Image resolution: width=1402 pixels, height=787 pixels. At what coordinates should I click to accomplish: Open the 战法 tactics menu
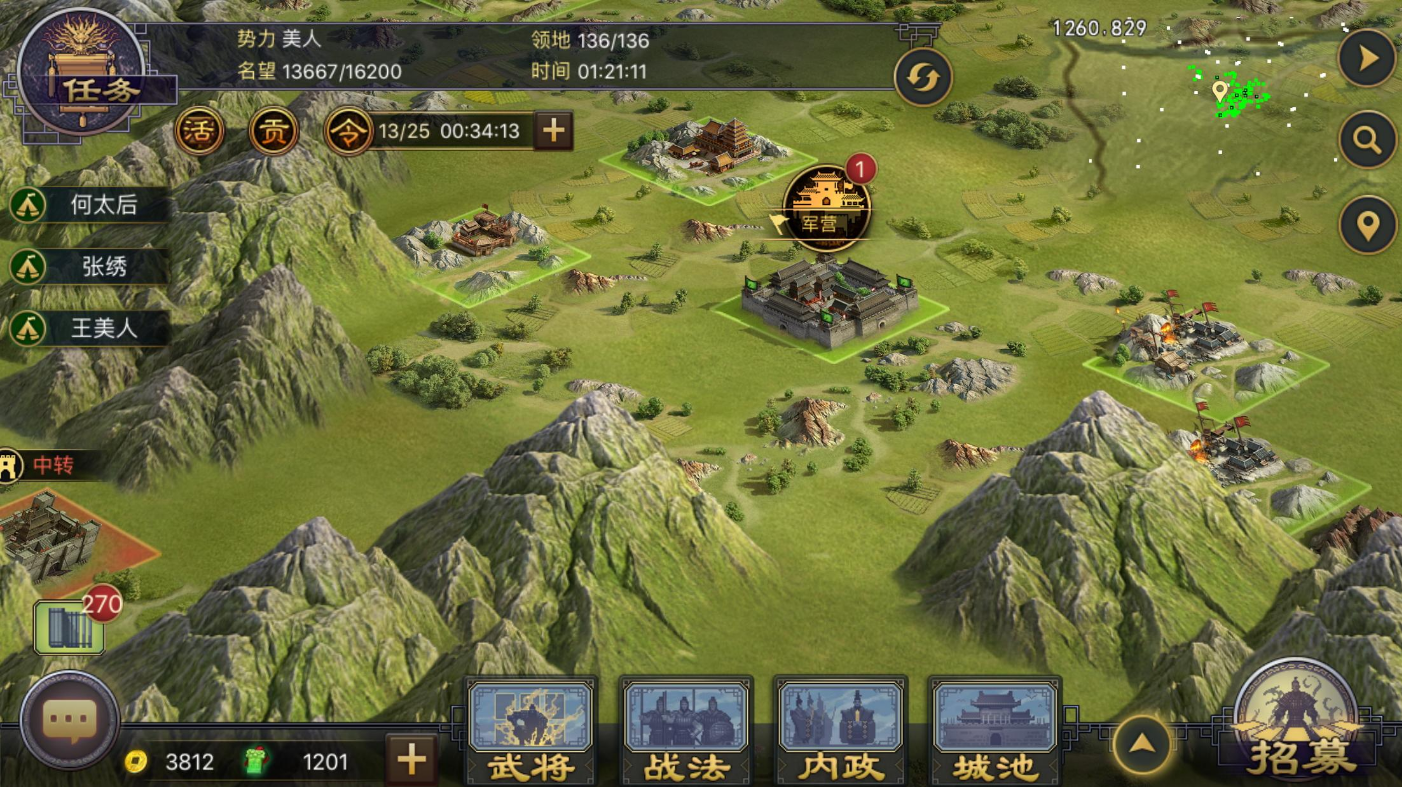pyautogui.click(x=686, y=732)
